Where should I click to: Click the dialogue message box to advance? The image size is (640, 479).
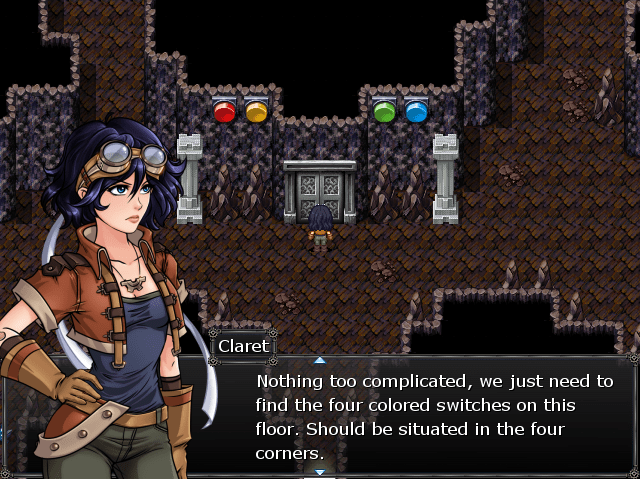[432, 416]
